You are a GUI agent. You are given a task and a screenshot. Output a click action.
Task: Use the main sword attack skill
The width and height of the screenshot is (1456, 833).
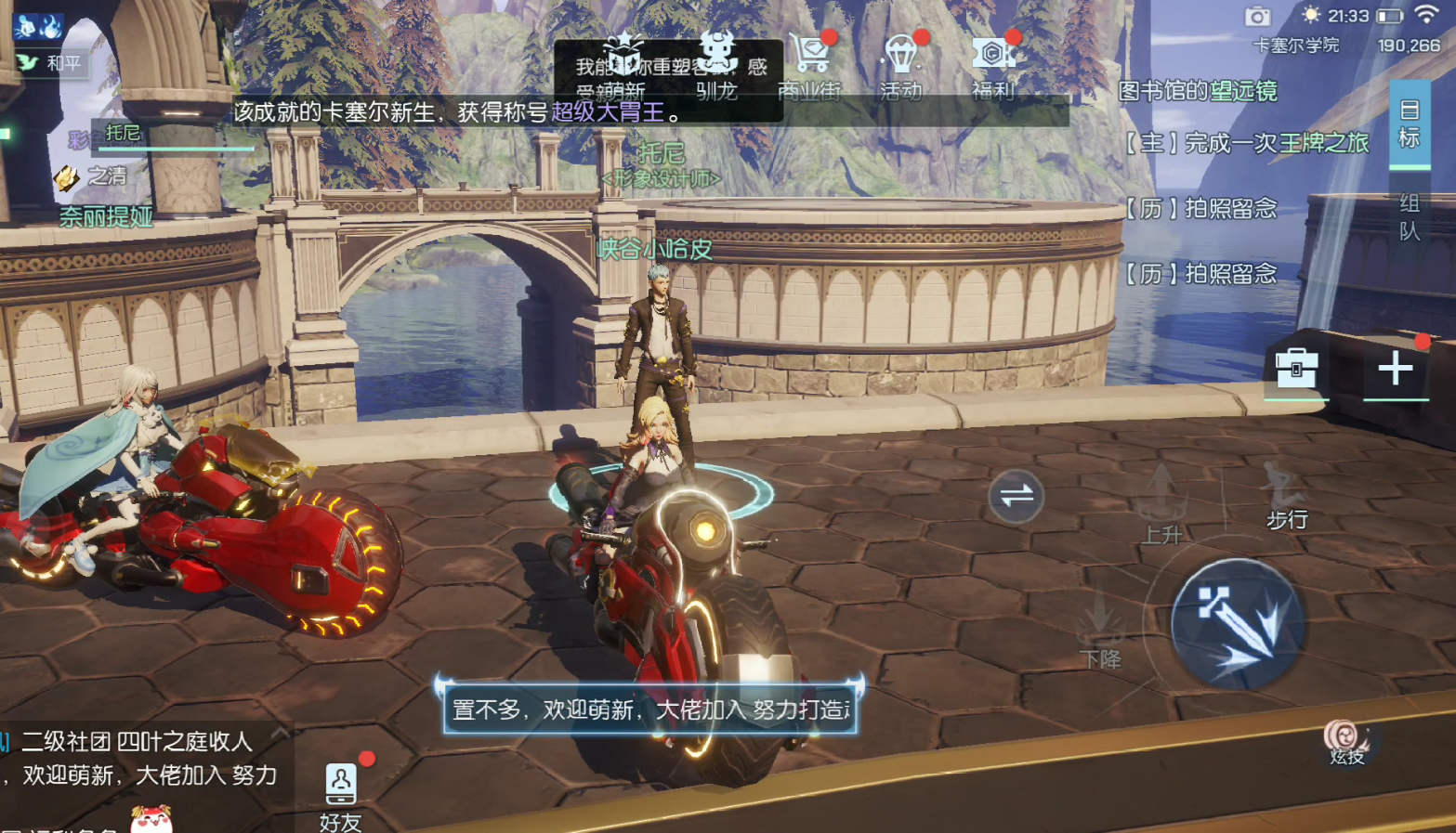point(1238,624)
